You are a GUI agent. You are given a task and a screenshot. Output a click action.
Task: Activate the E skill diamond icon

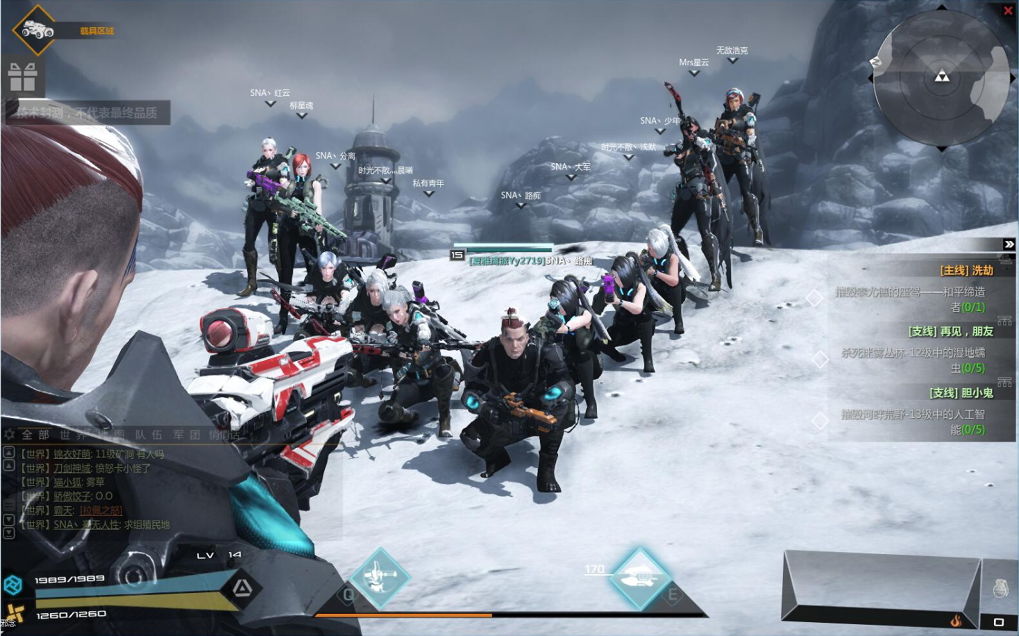pyautogui.click(x=640, y=578)
